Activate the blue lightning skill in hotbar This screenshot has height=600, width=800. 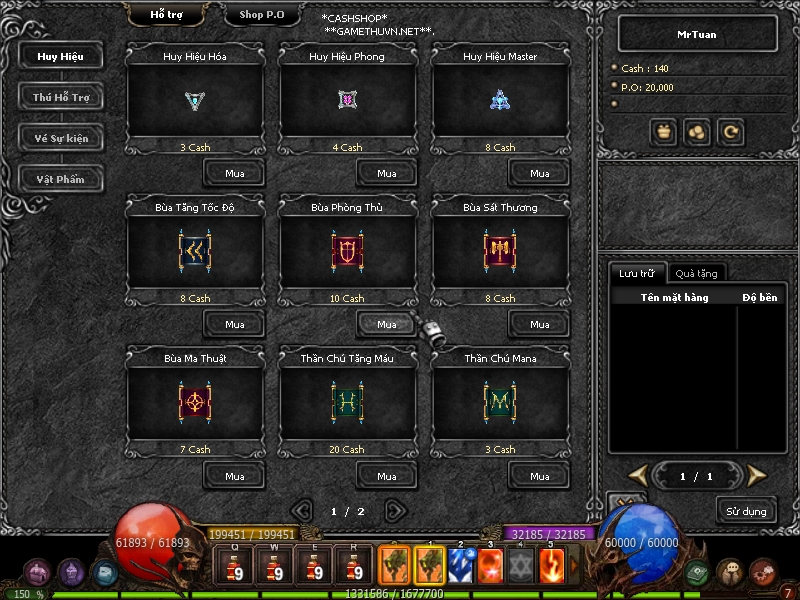coord(460,565)
